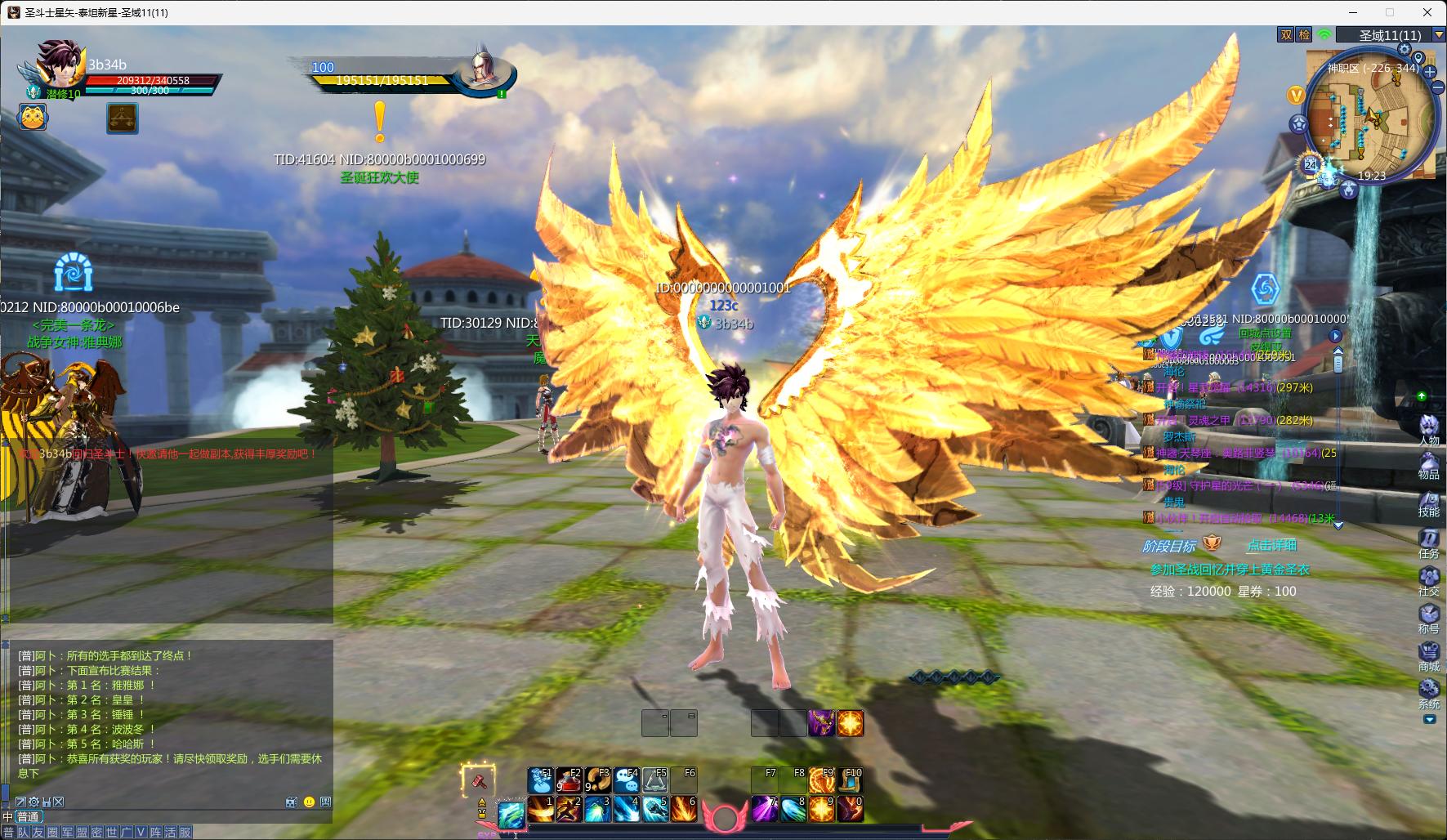1447x840 pixels.
Task: Open the calendar icon showing 24
Action: click(x=1311, y=164)
